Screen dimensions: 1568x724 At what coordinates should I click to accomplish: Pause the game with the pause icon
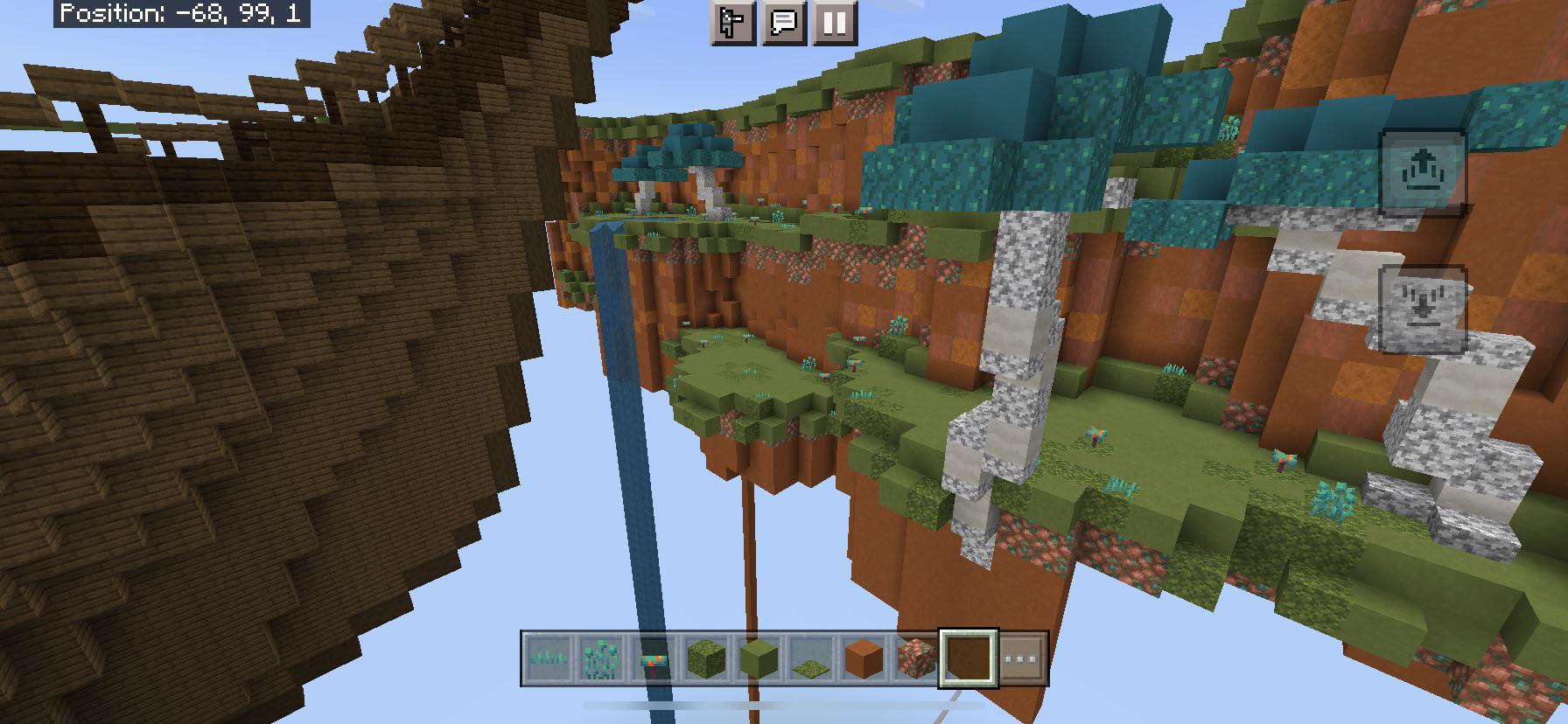coord(833,24)
